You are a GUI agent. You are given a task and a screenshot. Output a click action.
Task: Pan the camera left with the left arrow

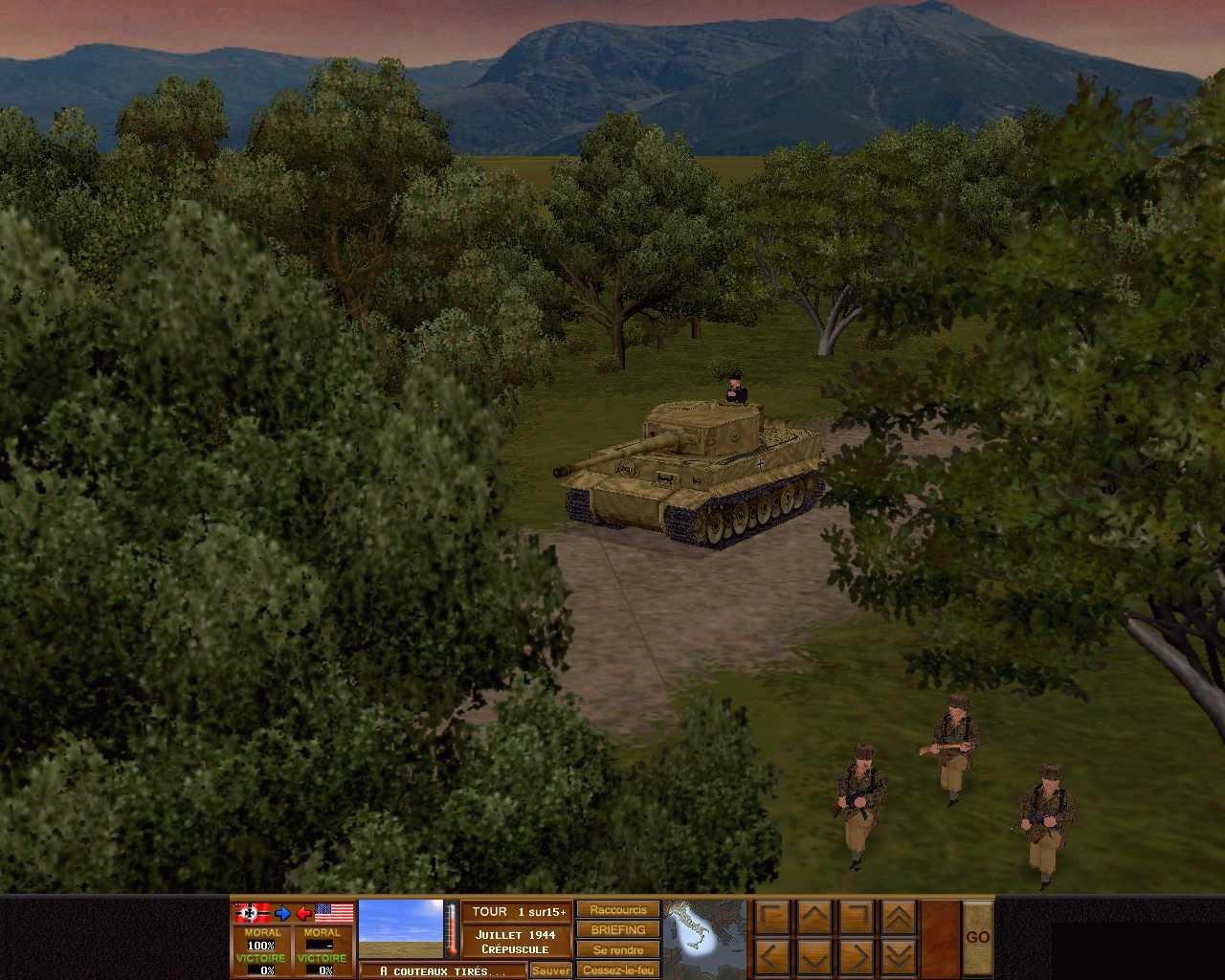click(772, 956)
